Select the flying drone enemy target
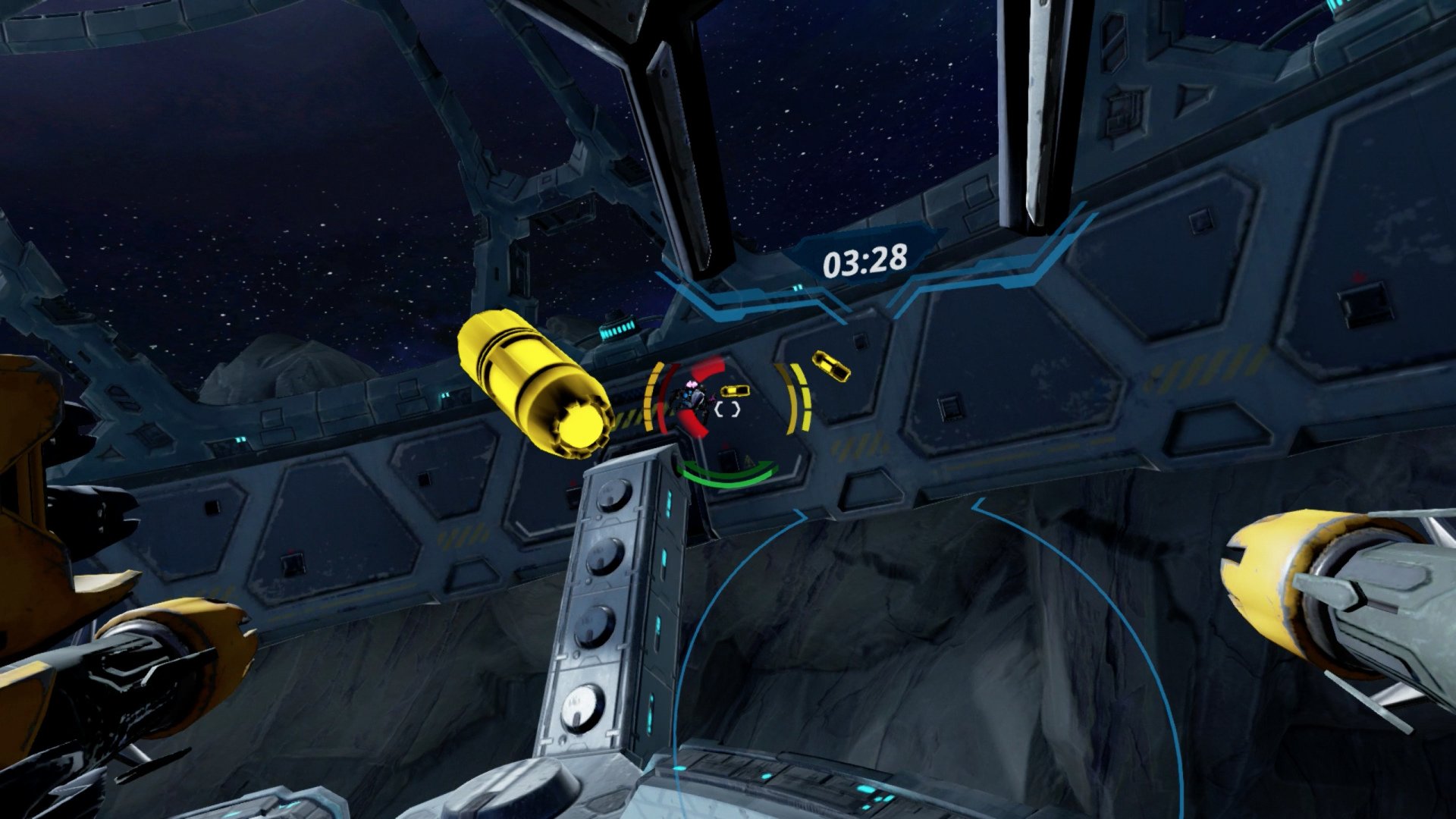Viewport: 1456px width, 819px height. [x=692, y=394]
